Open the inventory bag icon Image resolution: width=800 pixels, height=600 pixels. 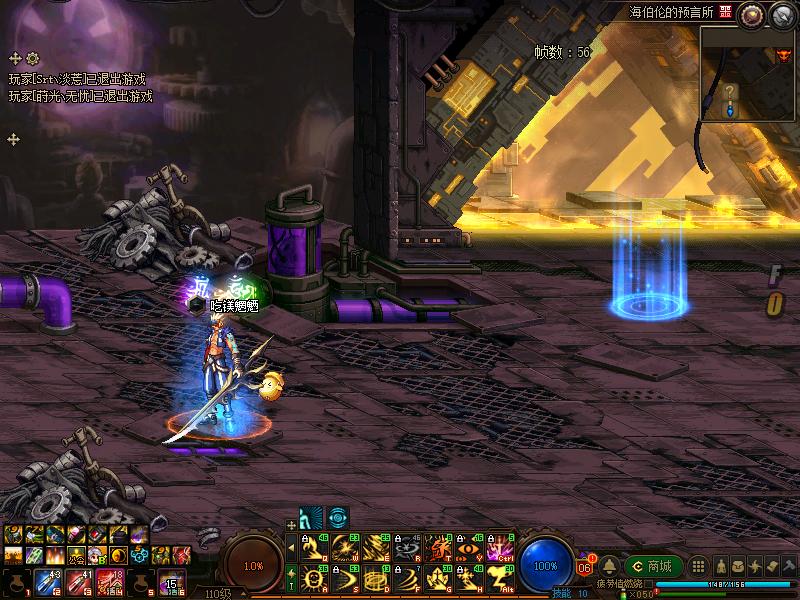(x=736, y=567)
